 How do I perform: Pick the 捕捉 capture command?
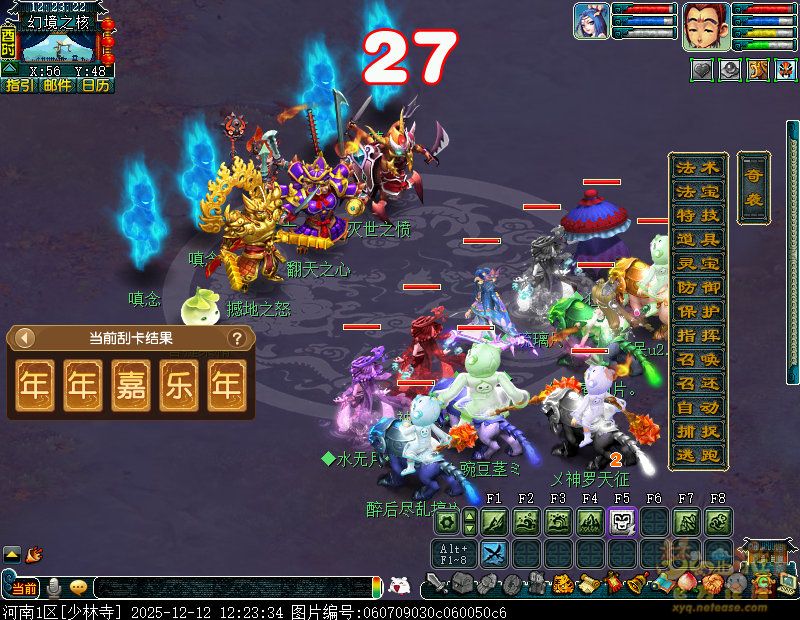coord(697,431)
